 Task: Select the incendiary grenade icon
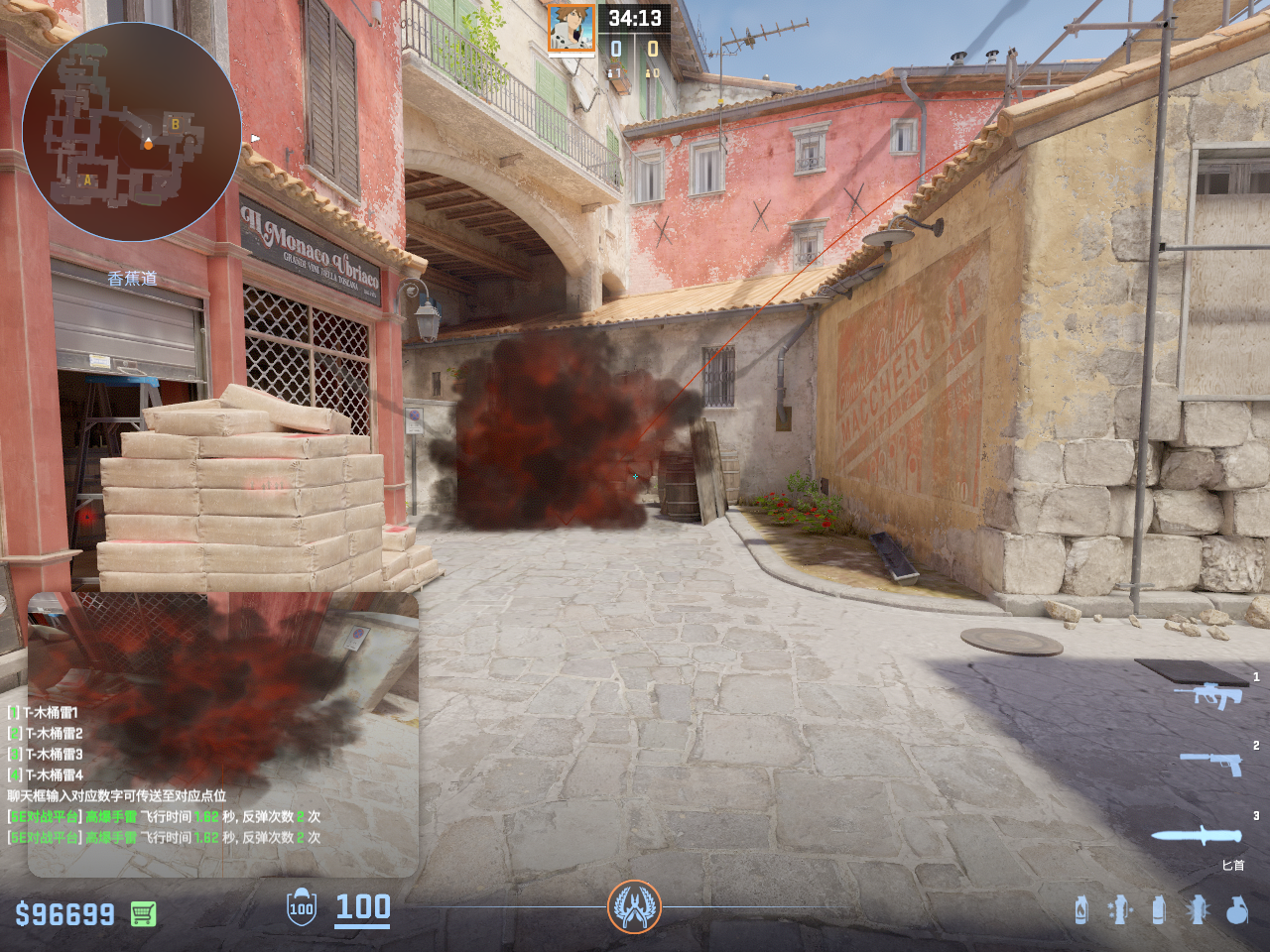coord(1080,909)
